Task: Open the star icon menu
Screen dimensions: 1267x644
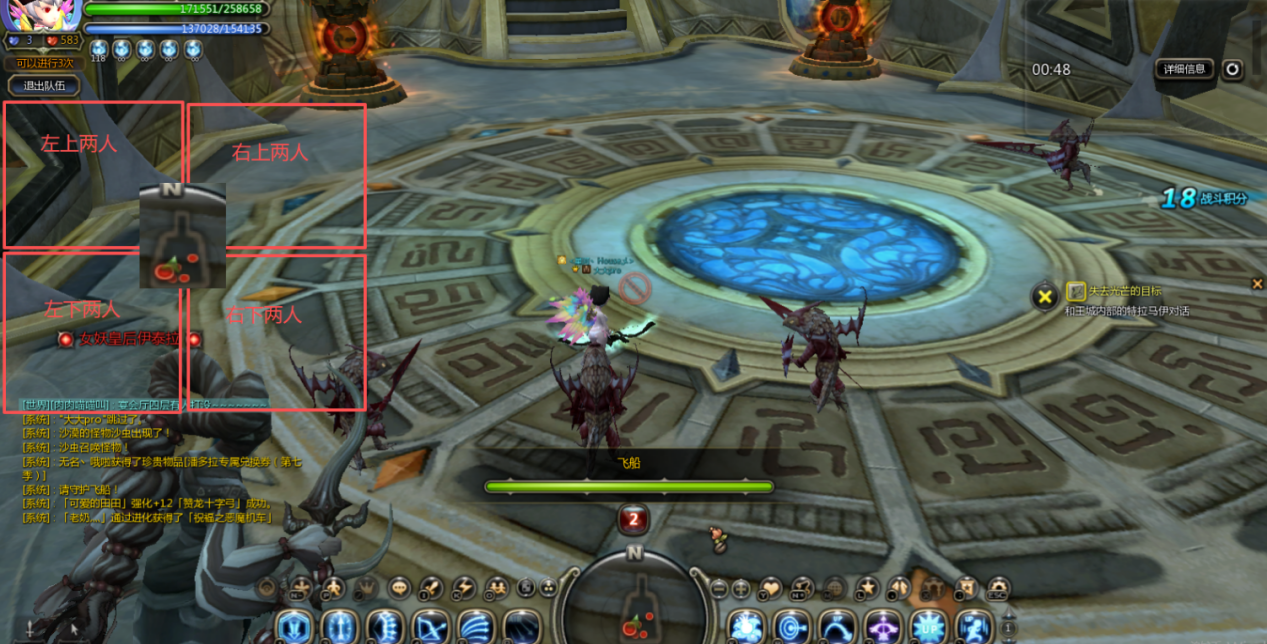Action: coord(866,588)
